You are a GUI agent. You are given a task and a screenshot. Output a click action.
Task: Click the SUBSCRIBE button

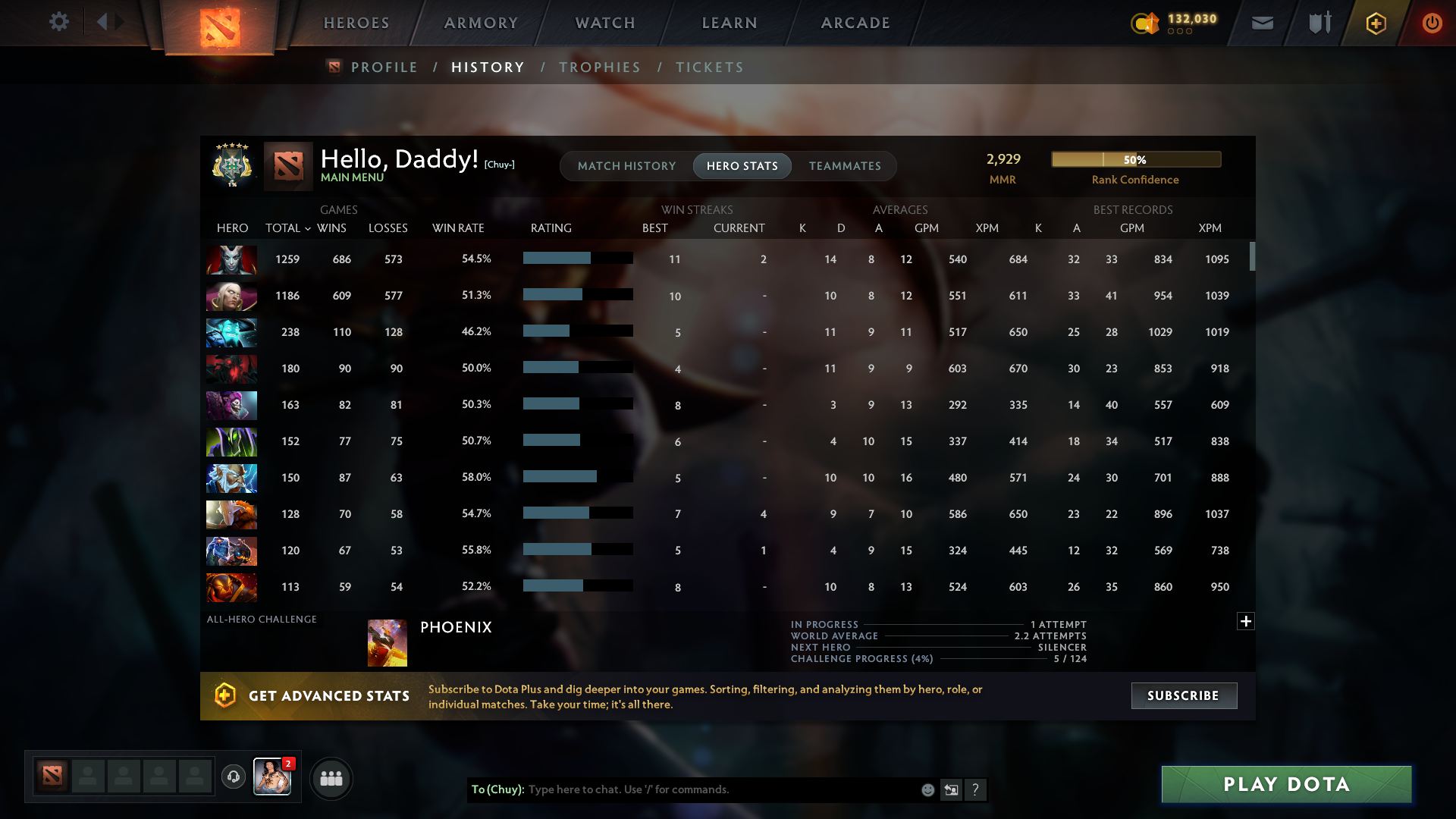(1184, 695)
